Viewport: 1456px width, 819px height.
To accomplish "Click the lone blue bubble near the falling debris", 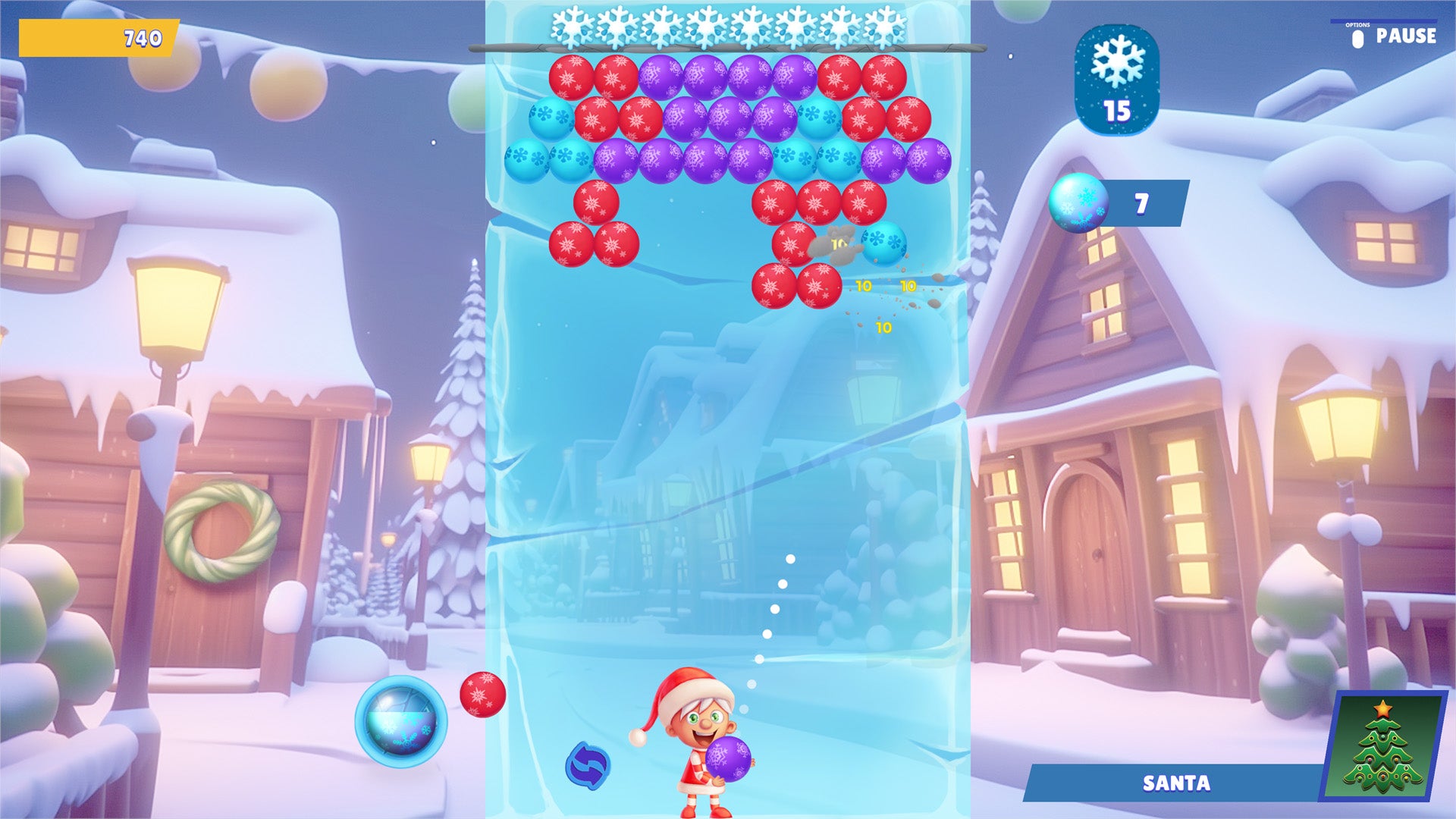I will (x=883, y=244).
